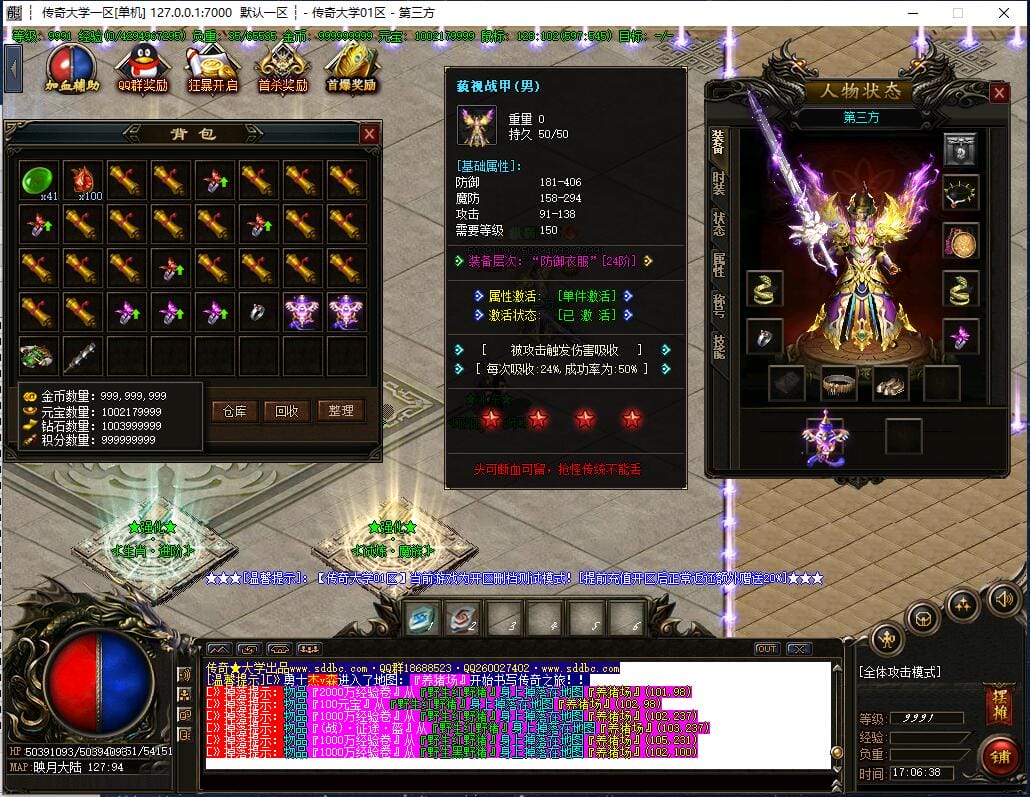Select the green jade gem stack
Screen dimensions: 1030x797
click(x=38, y=180)
